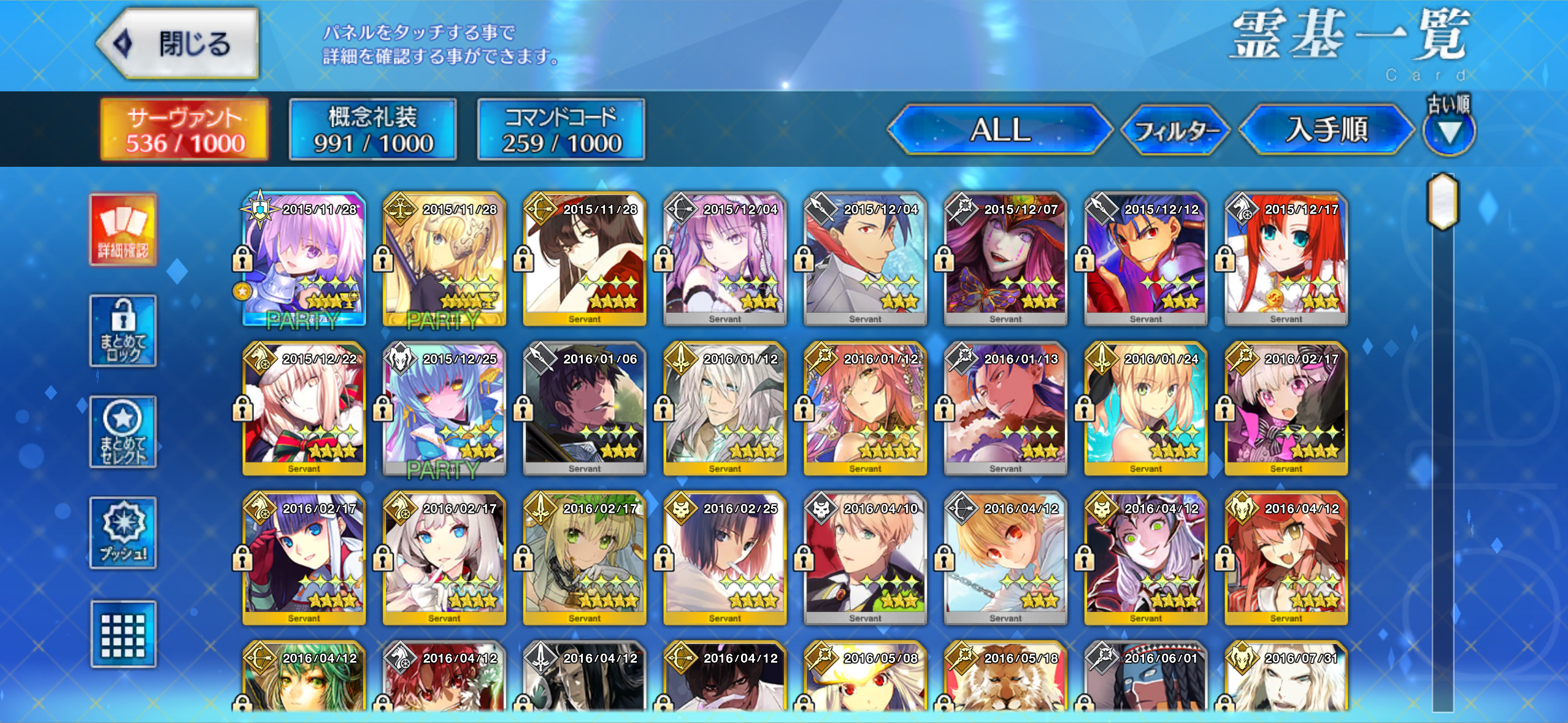1568x723 pixels.
Task: Select the servant card dated 2015/12/07
Action: pos(1005,259)
